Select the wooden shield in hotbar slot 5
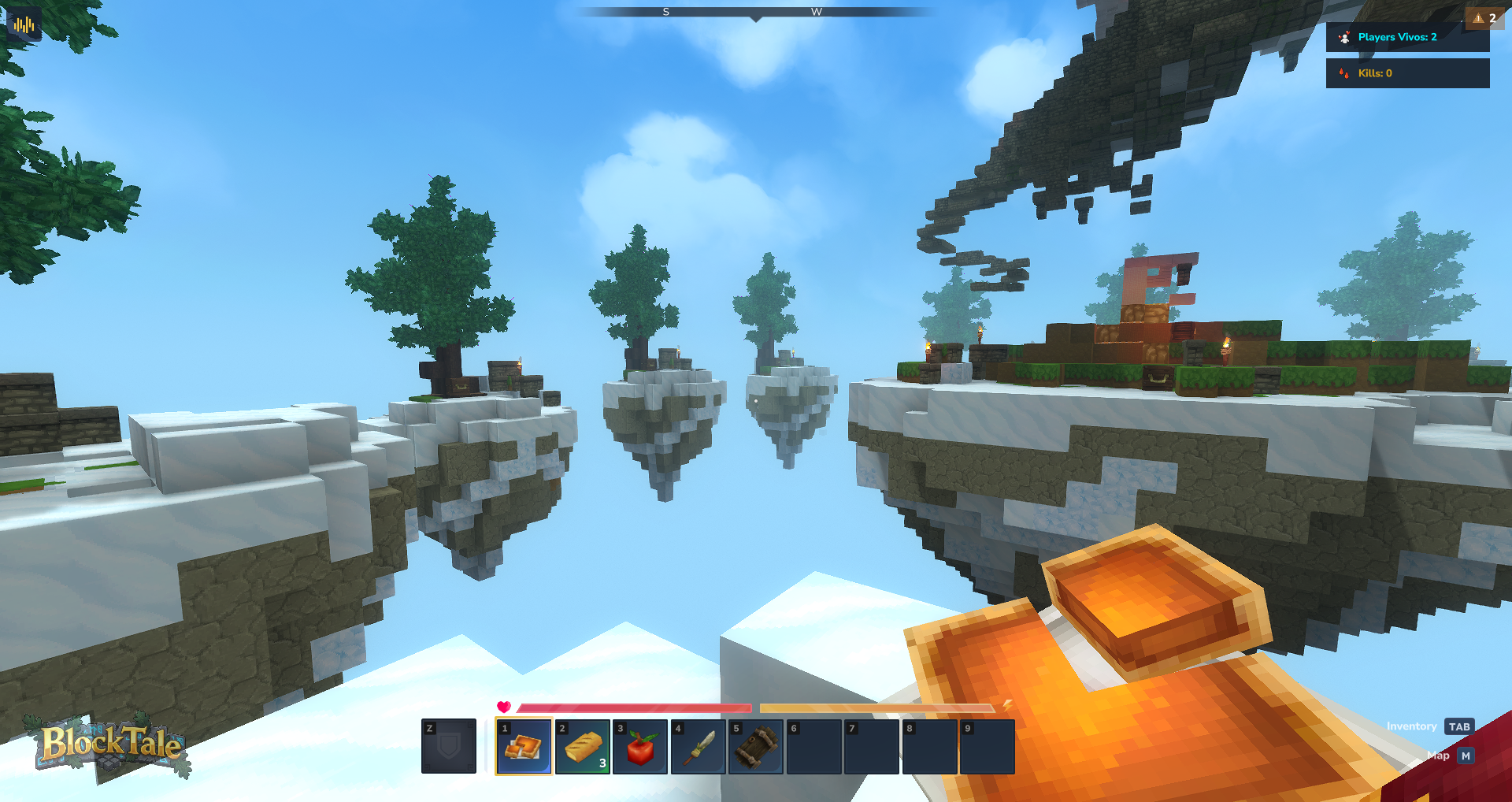 [x=755, y=746]
